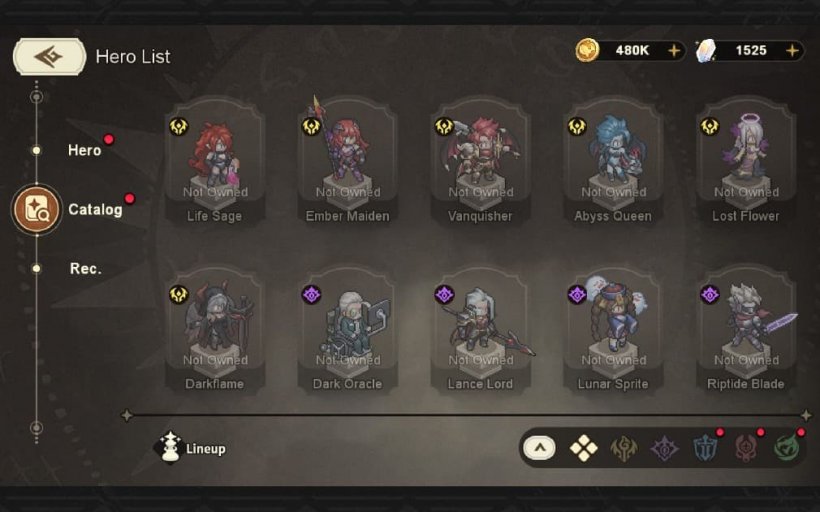Choose the Vanquisher hero card
This screenshot has width=820, height=512.
480,165
